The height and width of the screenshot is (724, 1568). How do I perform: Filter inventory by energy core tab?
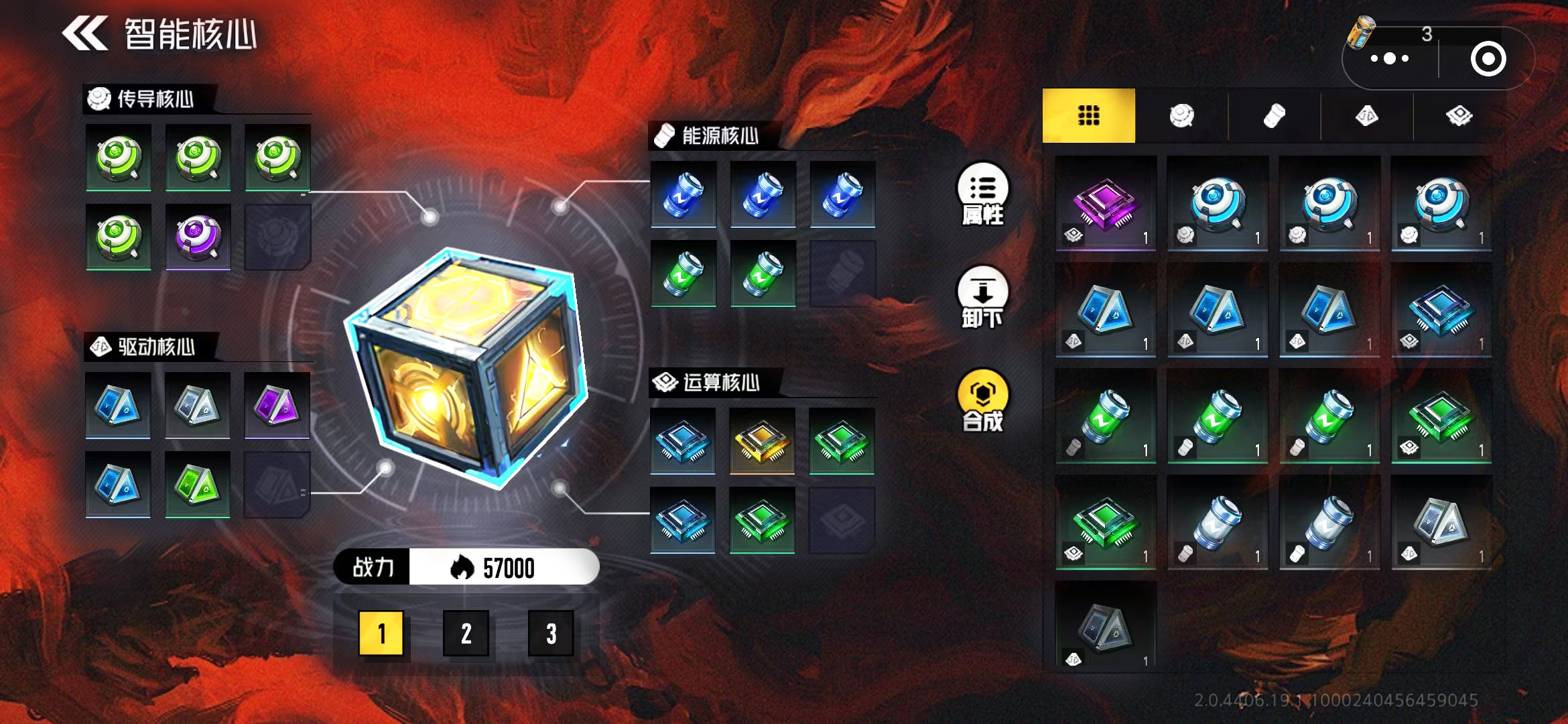1274,115
